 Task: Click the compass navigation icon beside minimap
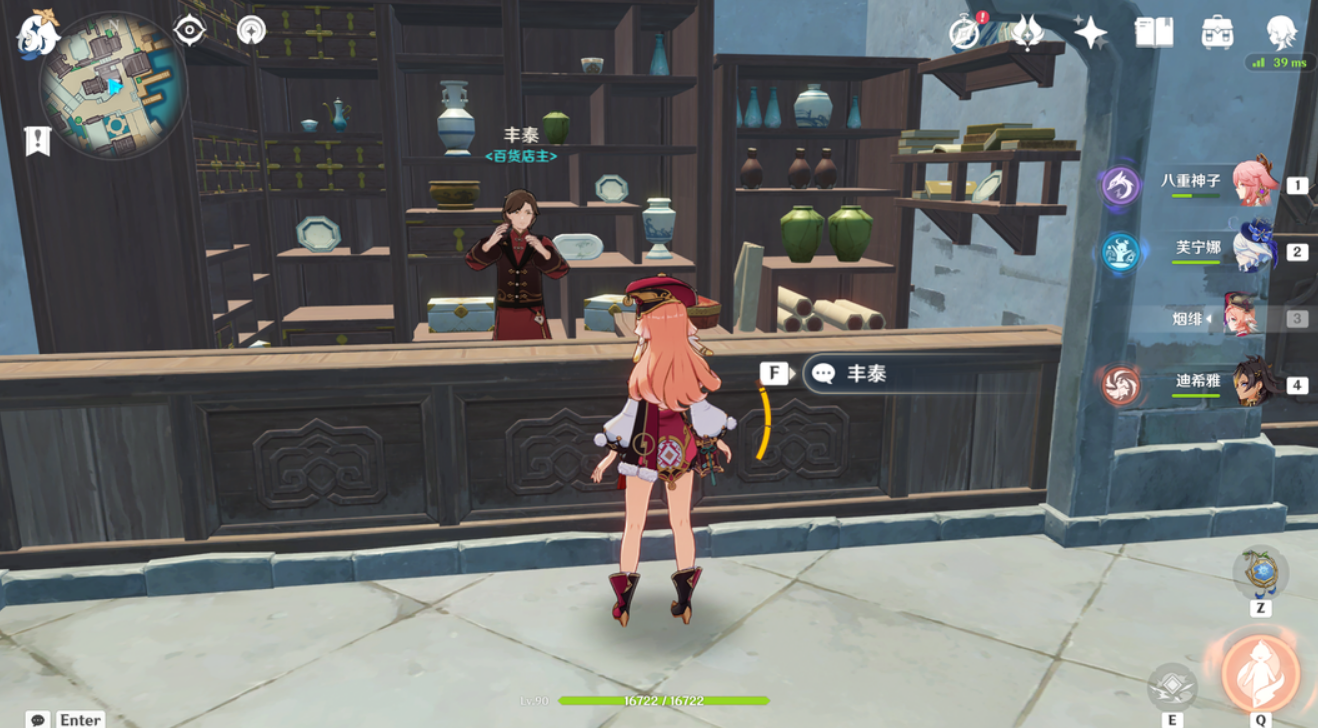[189, 30]
